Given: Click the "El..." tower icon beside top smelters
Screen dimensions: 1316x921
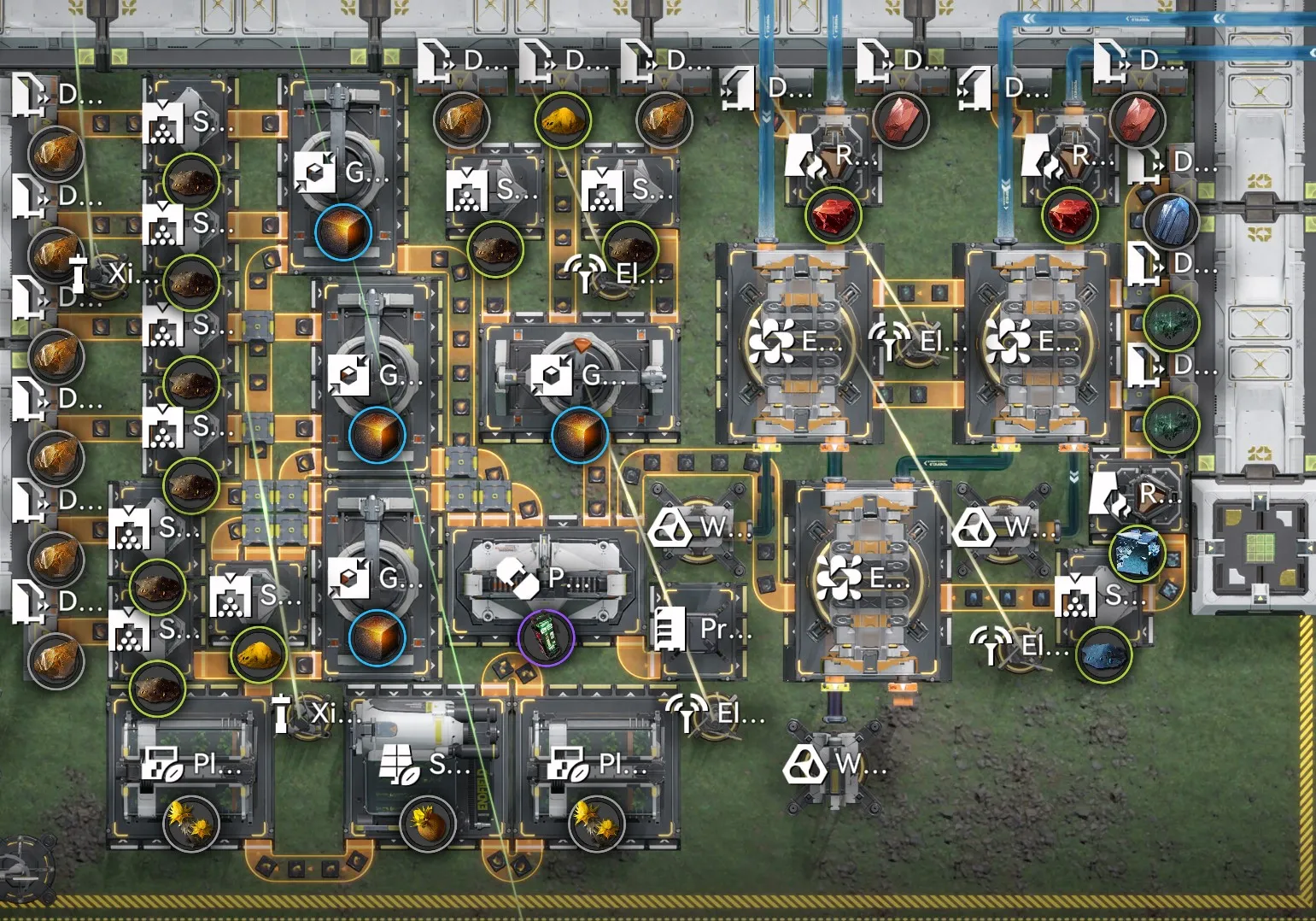Looking at the screenshot, I should pyautogui.click(x=586, y=275).
